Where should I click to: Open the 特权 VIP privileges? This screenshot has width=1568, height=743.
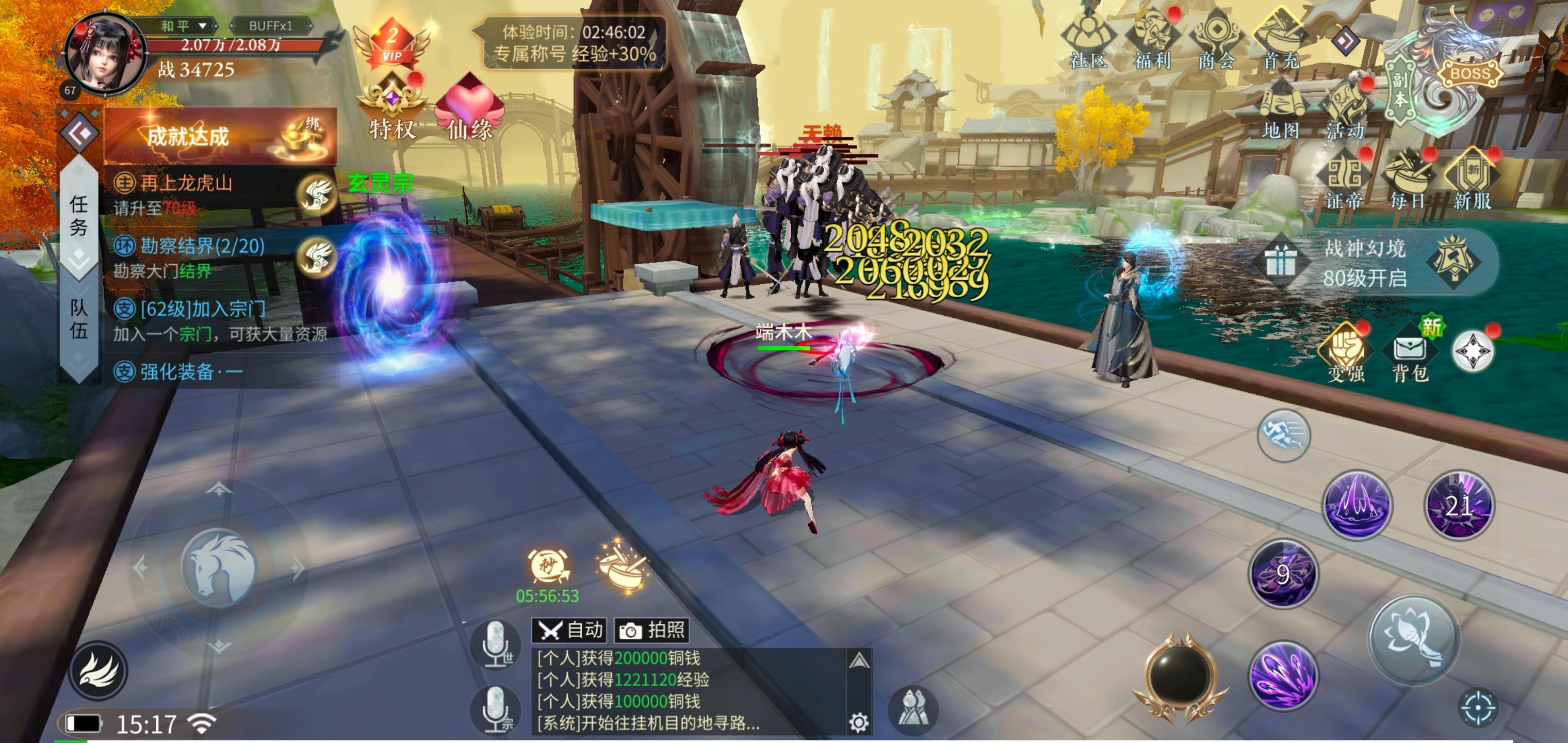click(x=392, y=109)
